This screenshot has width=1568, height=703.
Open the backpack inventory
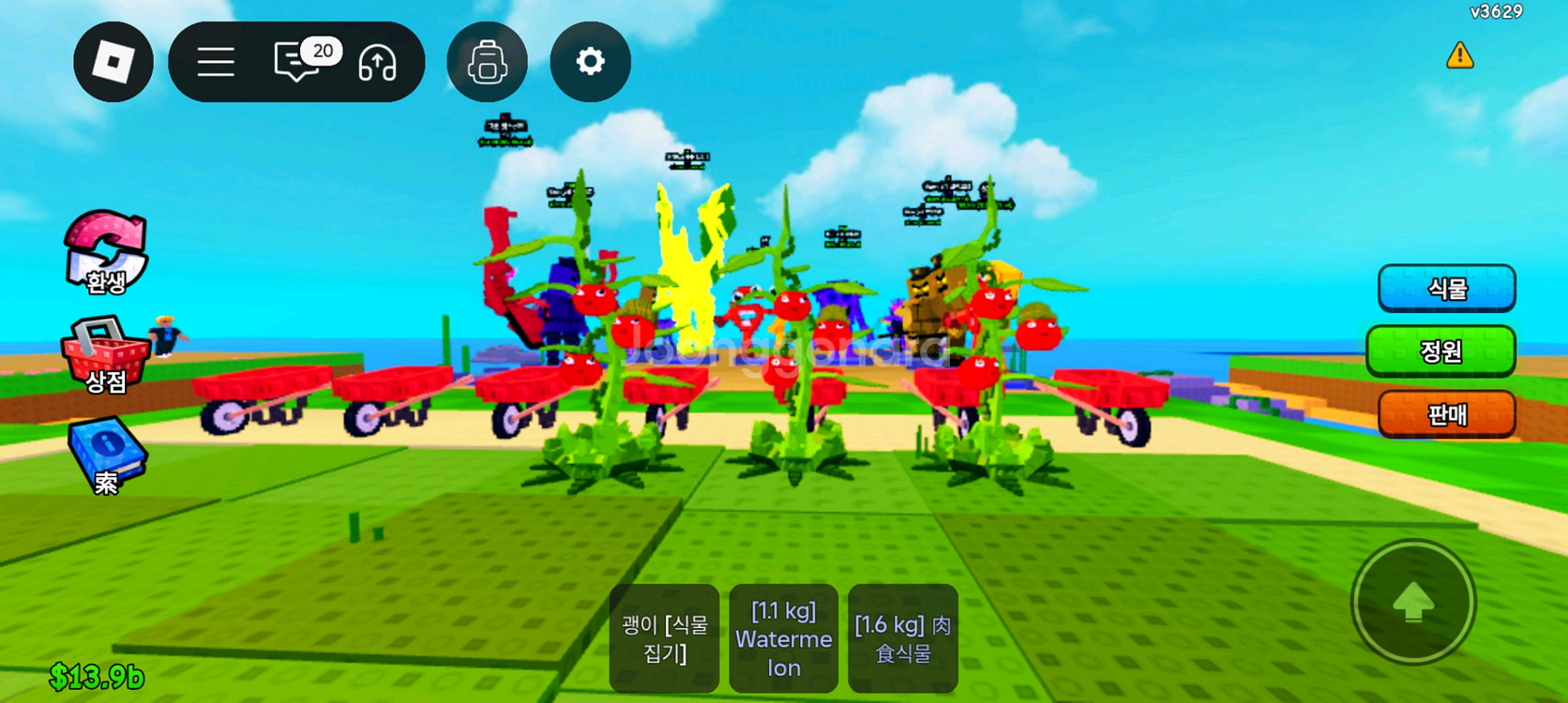click(x=487, y=63)
